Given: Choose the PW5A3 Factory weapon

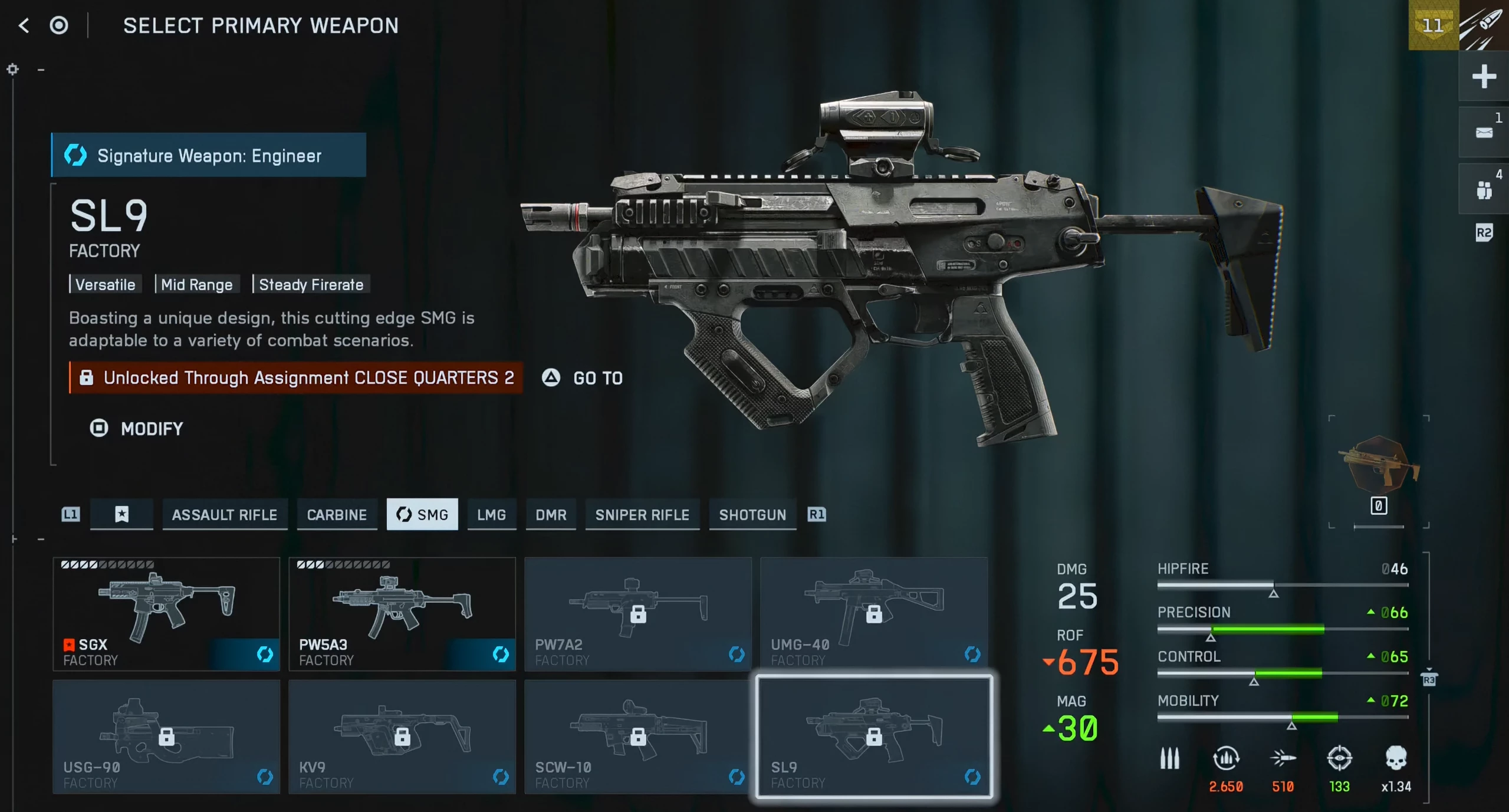Looking at the screenshot, I should (402, 614).
